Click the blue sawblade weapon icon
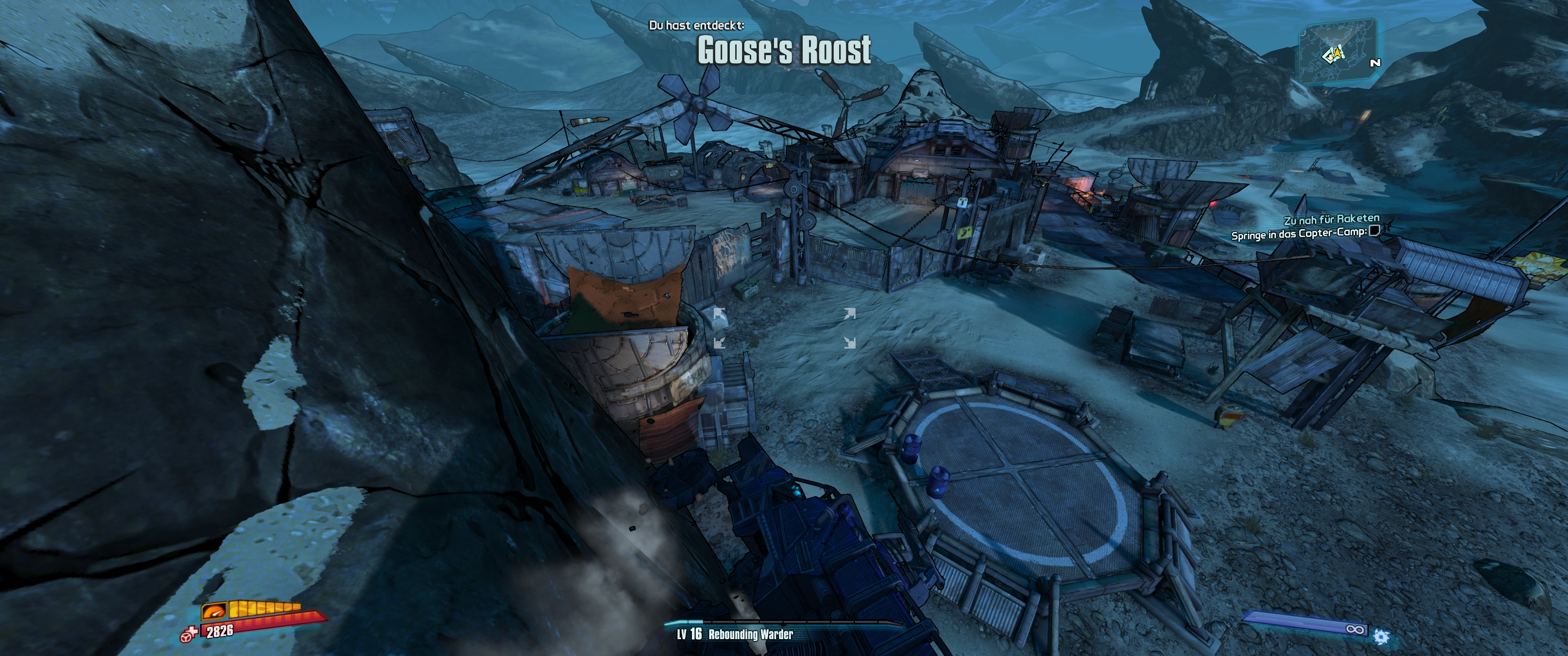This screenshot has height=656, width=1568. (x=1381, y=636)
